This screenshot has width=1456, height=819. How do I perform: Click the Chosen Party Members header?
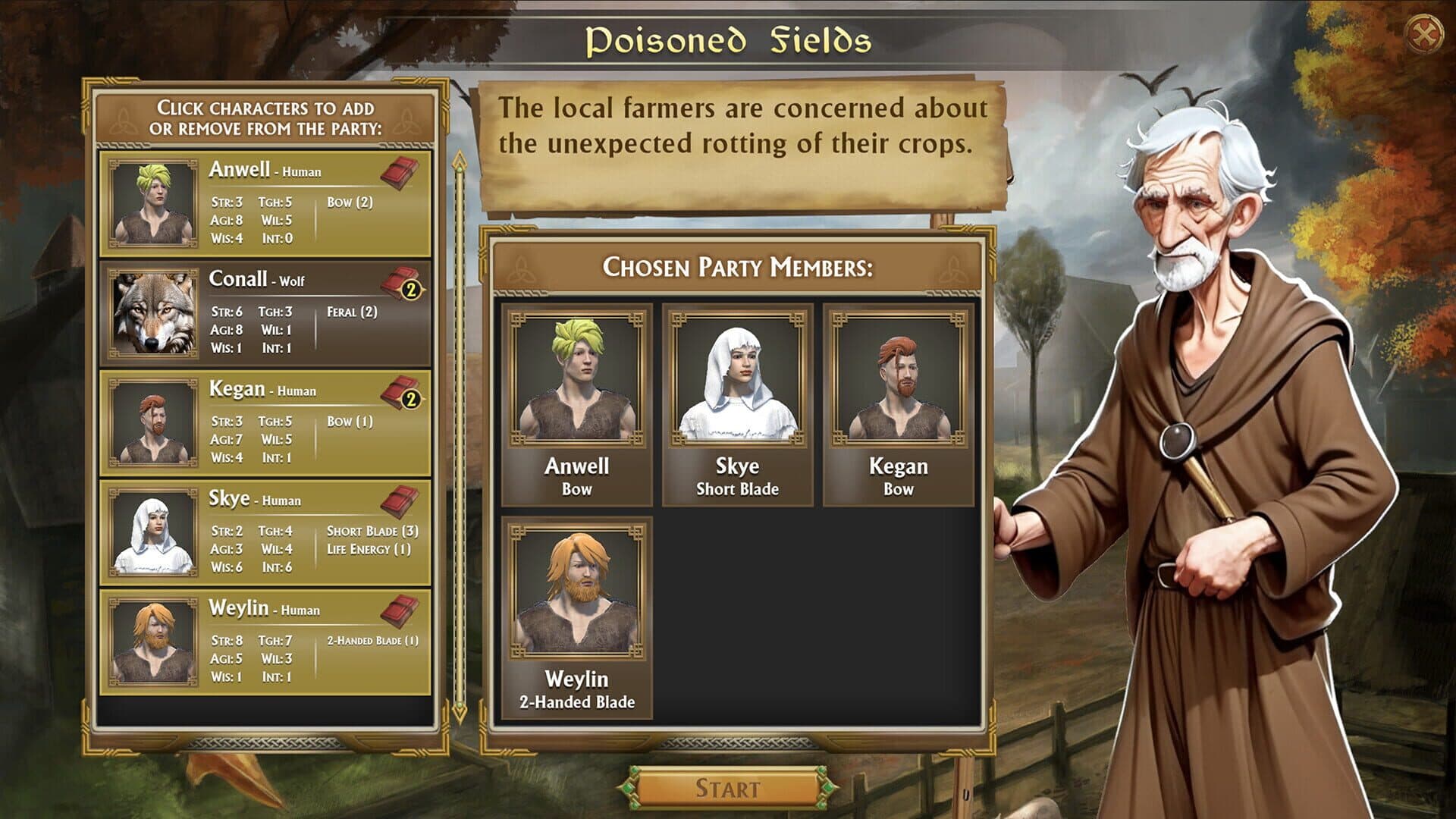[736, 266]
